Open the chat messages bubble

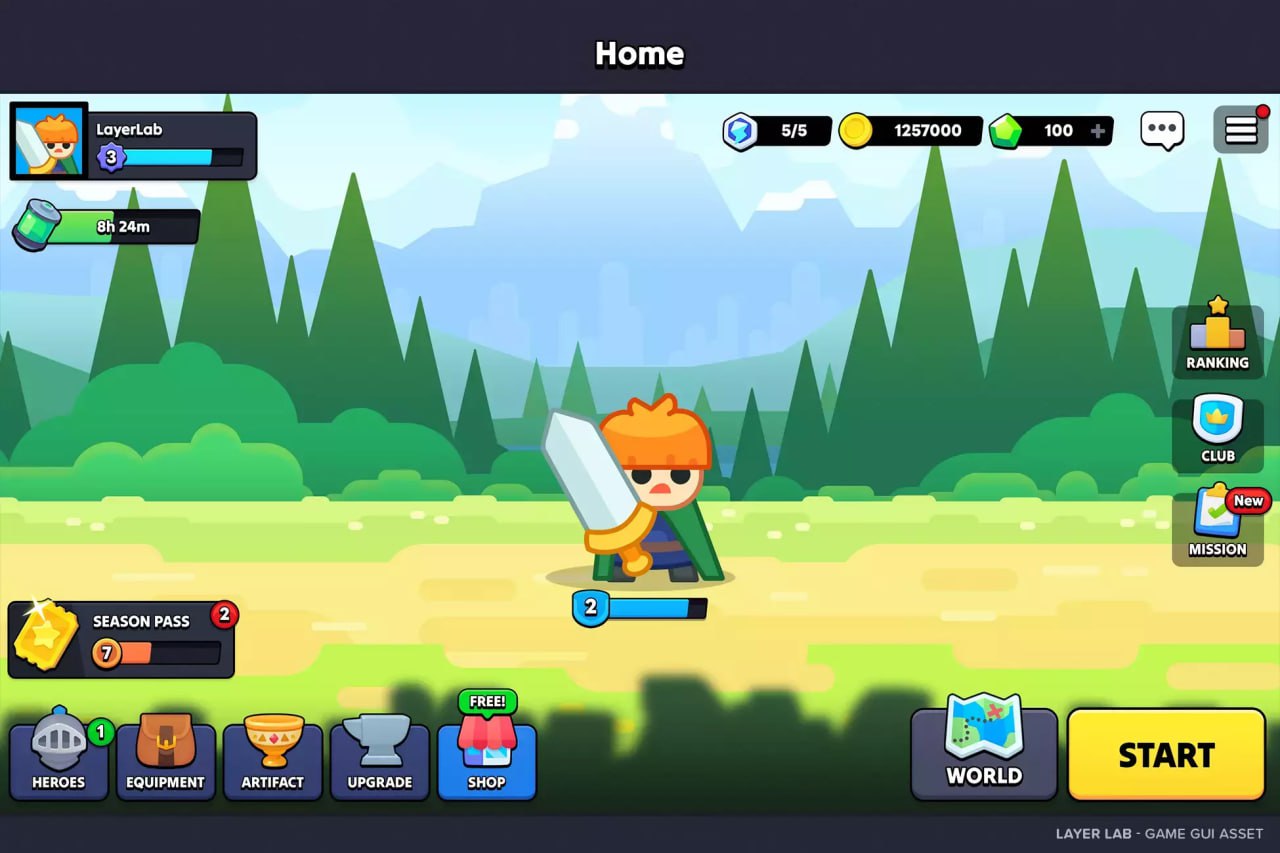click(x=1162, y=129)
